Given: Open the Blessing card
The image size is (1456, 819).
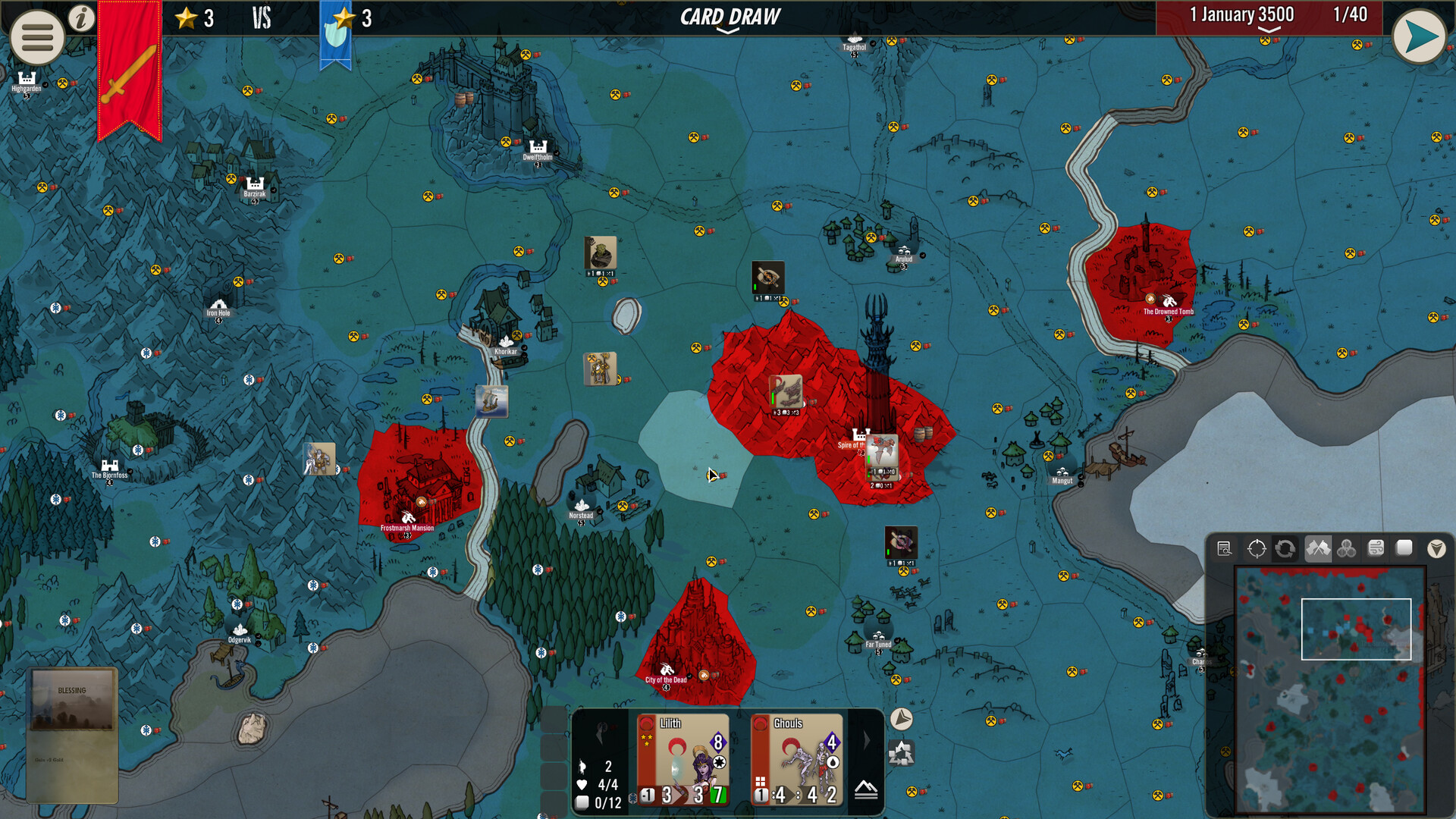Looking at the screenshot, I should click(72, 734).
